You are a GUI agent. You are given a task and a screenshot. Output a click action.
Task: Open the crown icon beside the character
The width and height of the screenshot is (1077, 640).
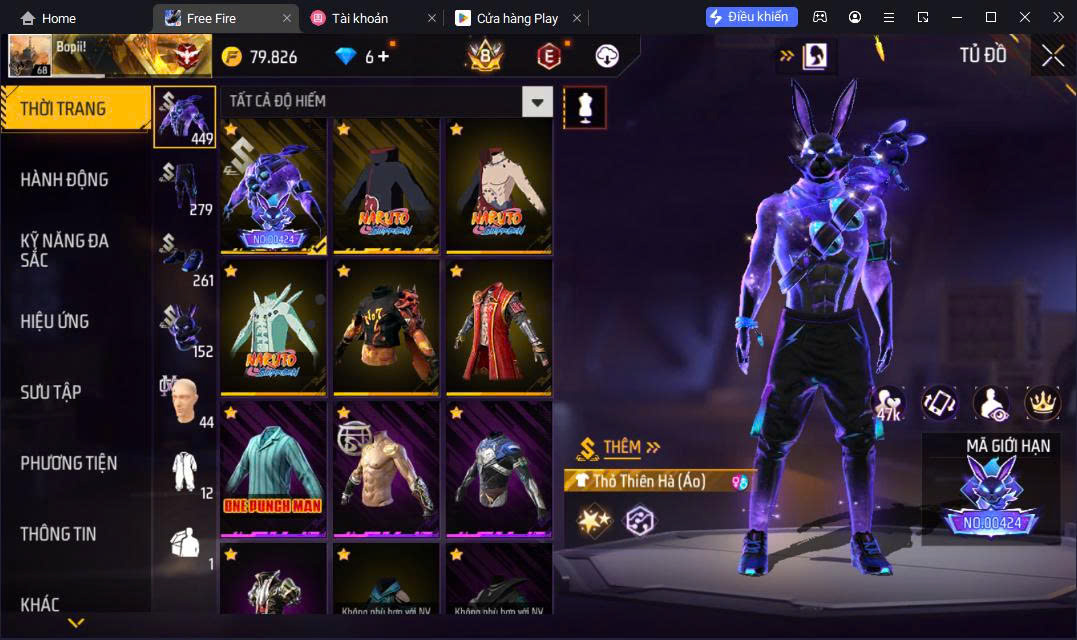coord(1043,402)
